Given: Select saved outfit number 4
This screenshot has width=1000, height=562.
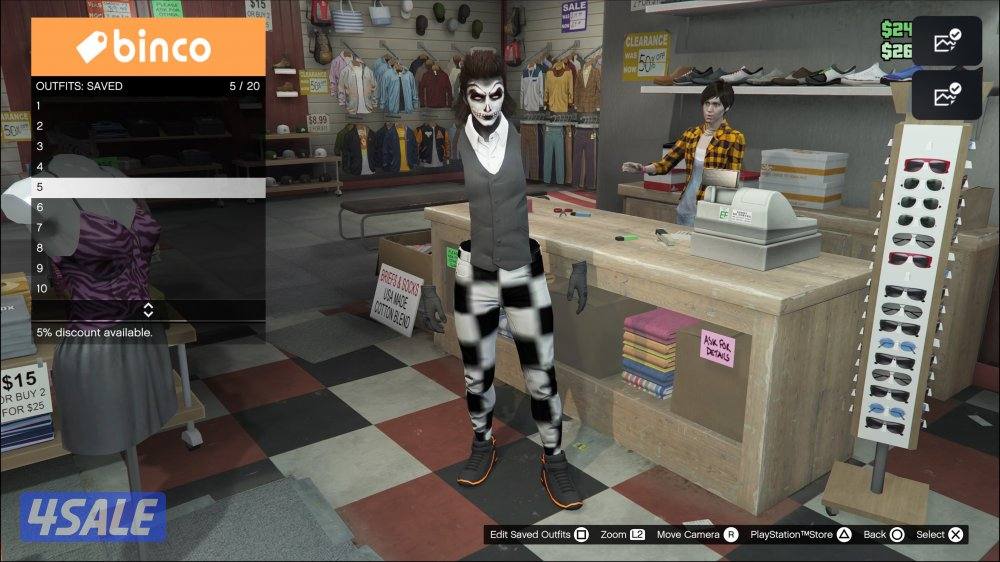Looking at the screenshot, I should (x=148, y=167).
